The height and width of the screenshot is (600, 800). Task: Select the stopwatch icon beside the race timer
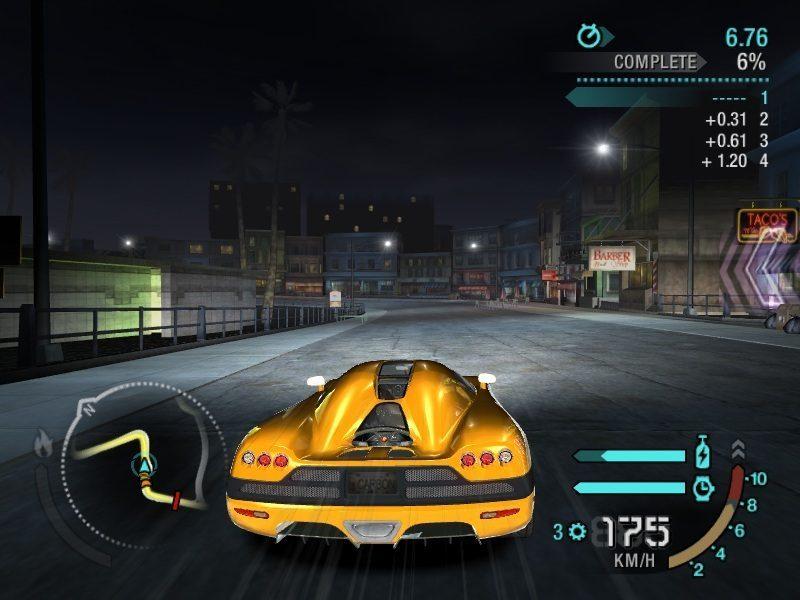point(589,37)
